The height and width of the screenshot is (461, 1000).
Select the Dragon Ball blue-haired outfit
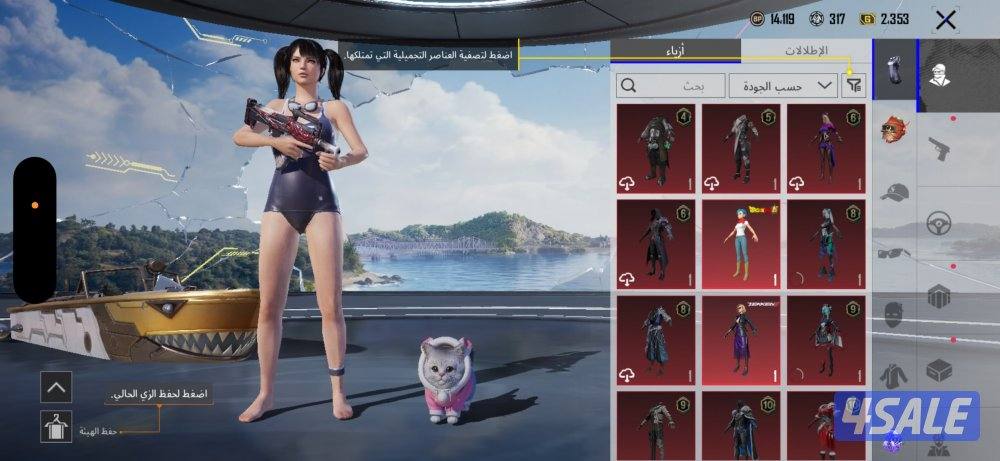coord(741,243)
